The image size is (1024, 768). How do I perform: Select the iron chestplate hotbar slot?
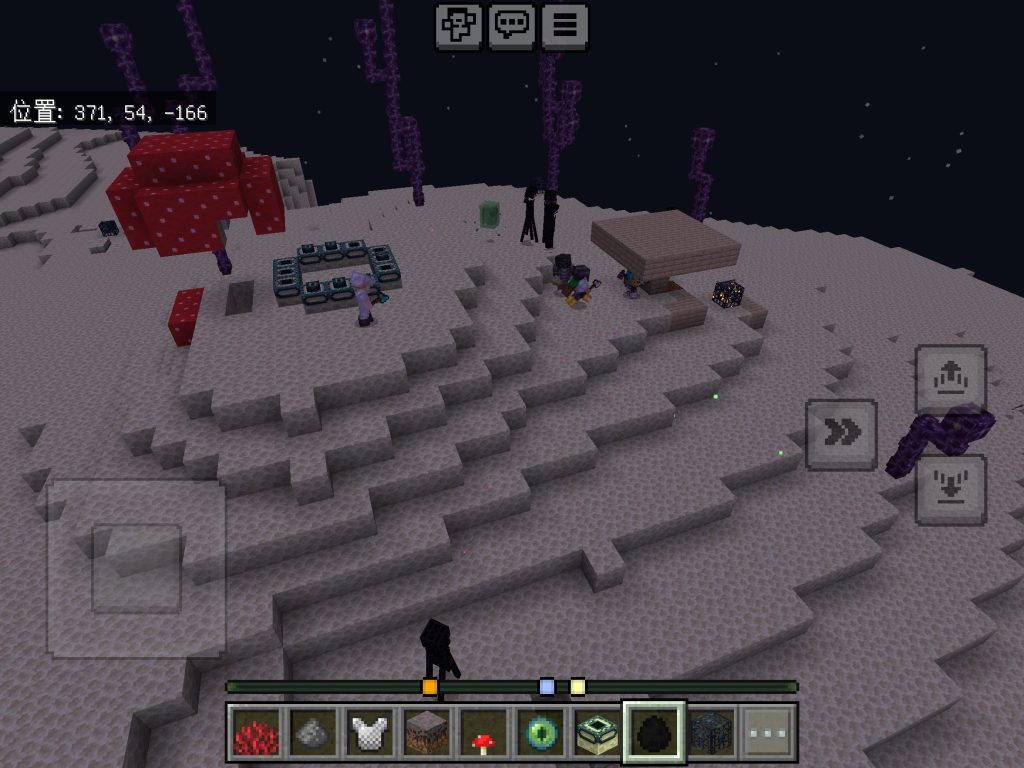point(370,732)
